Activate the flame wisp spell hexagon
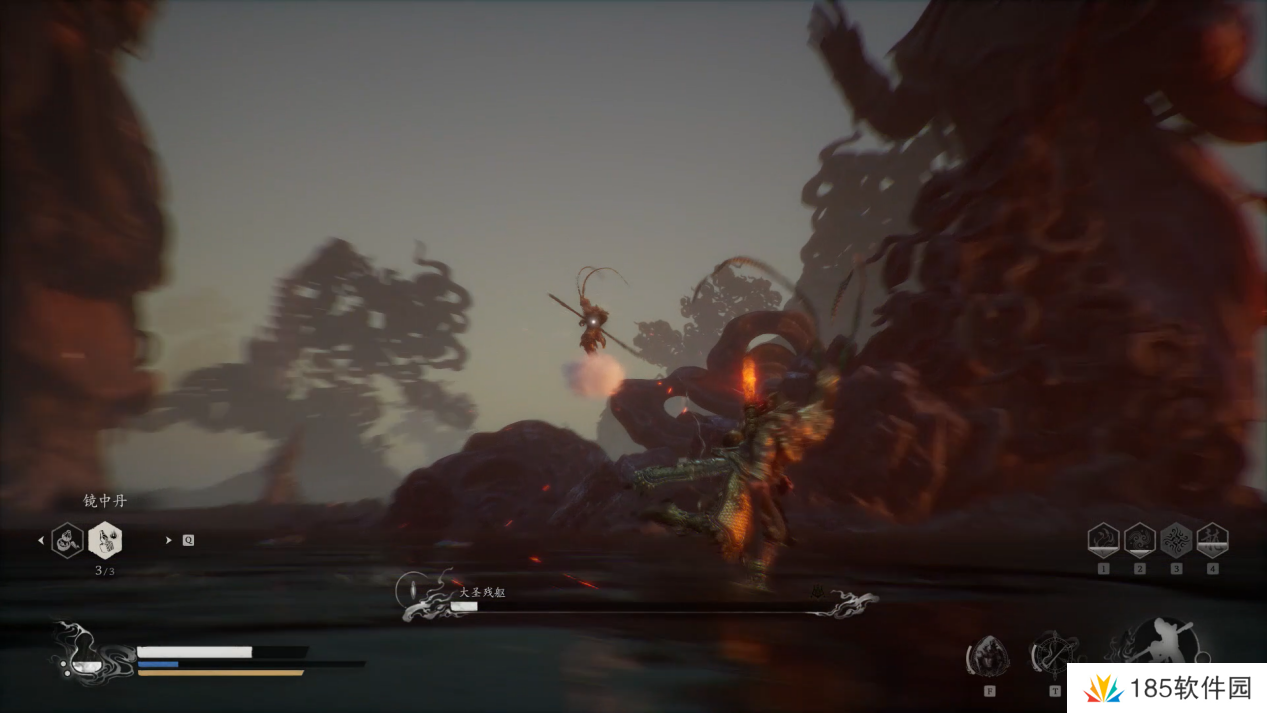Image resolution: width=1267 pixels, height=713 pixels. pyautogui.click(x=1103, y=540)
